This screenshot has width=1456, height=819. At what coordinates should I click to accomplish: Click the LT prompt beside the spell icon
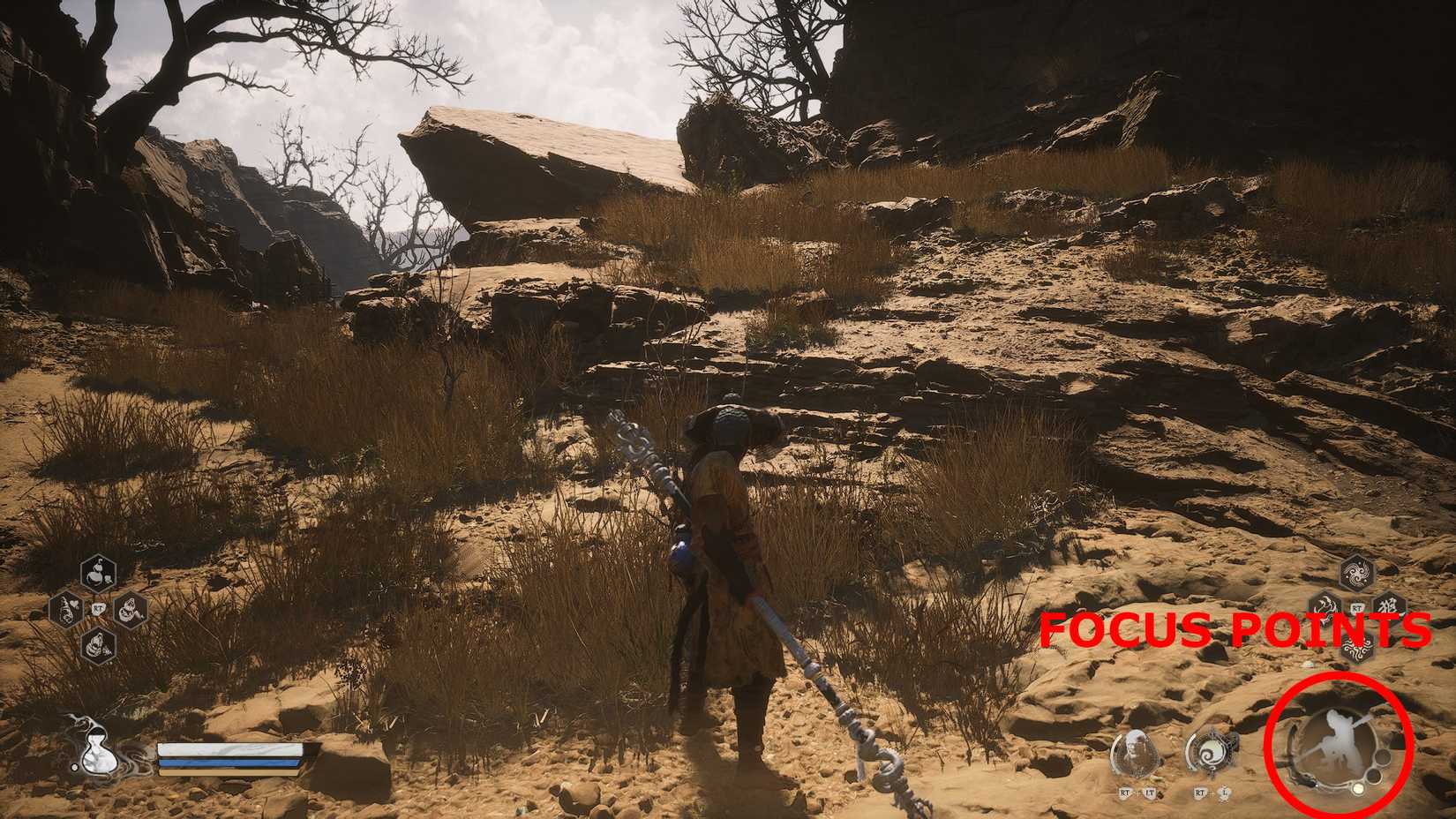(x=1150, y=793)
